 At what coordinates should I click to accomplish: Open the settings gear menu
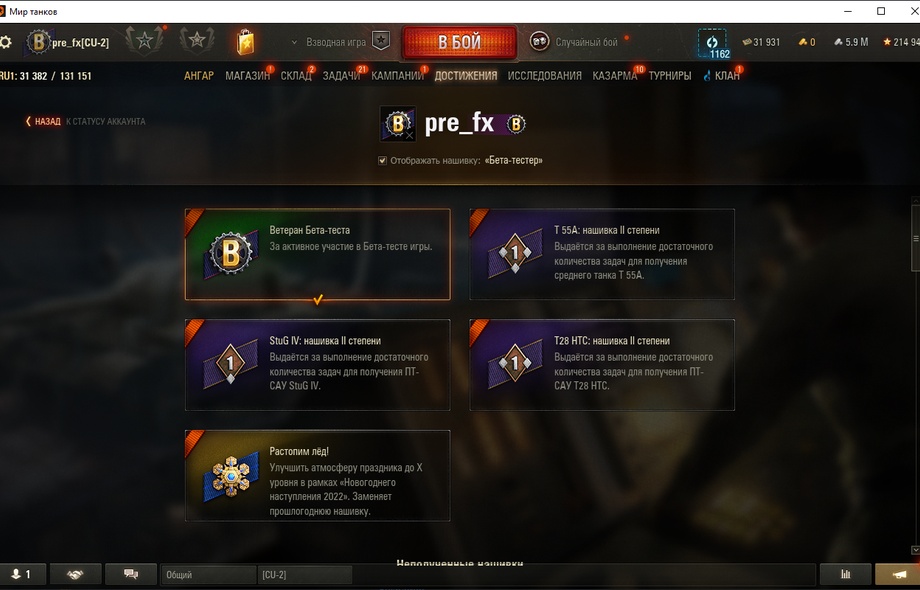point(6,42)
